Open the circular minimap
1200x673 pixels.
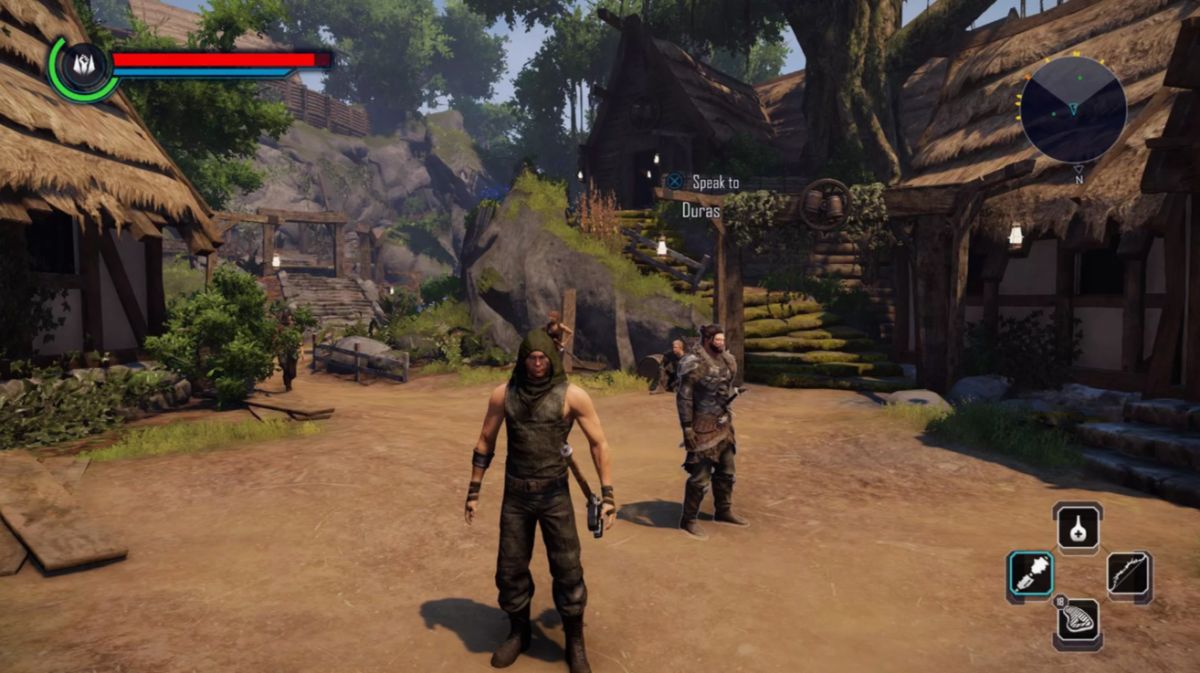point(1073,109)
